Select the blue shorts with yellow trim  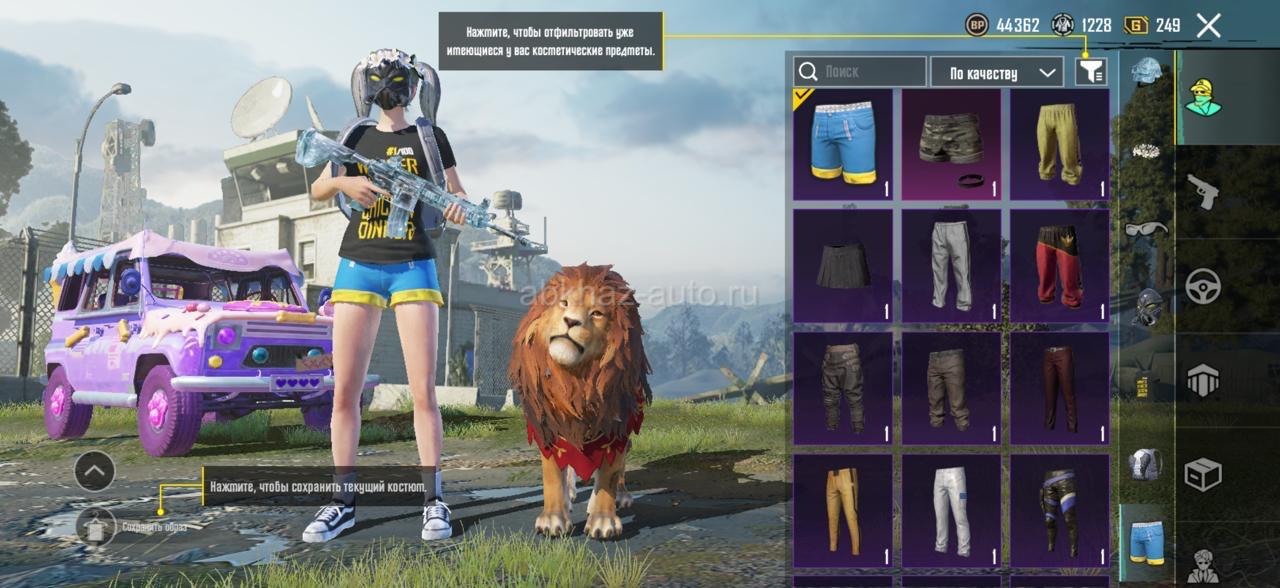[x=843, y=144]
